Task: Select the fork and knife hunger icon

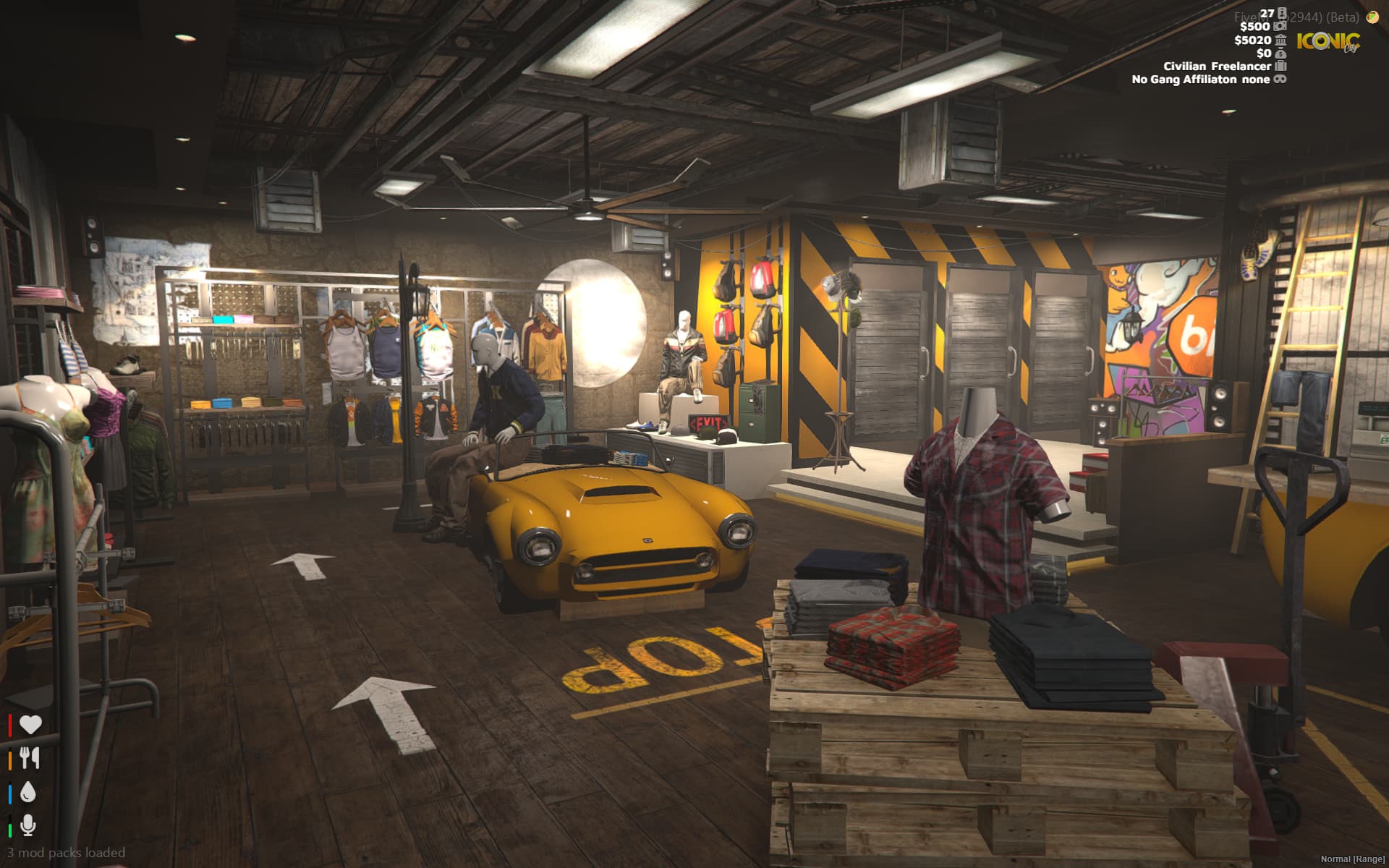Action: coord(29,758)
